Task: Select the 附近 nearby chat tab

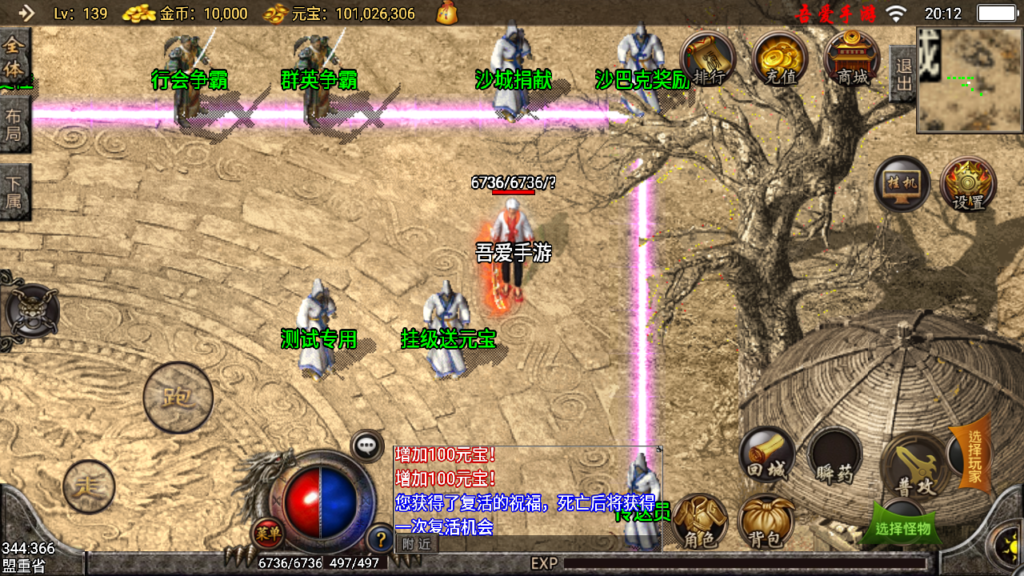Action: point(415,544)
